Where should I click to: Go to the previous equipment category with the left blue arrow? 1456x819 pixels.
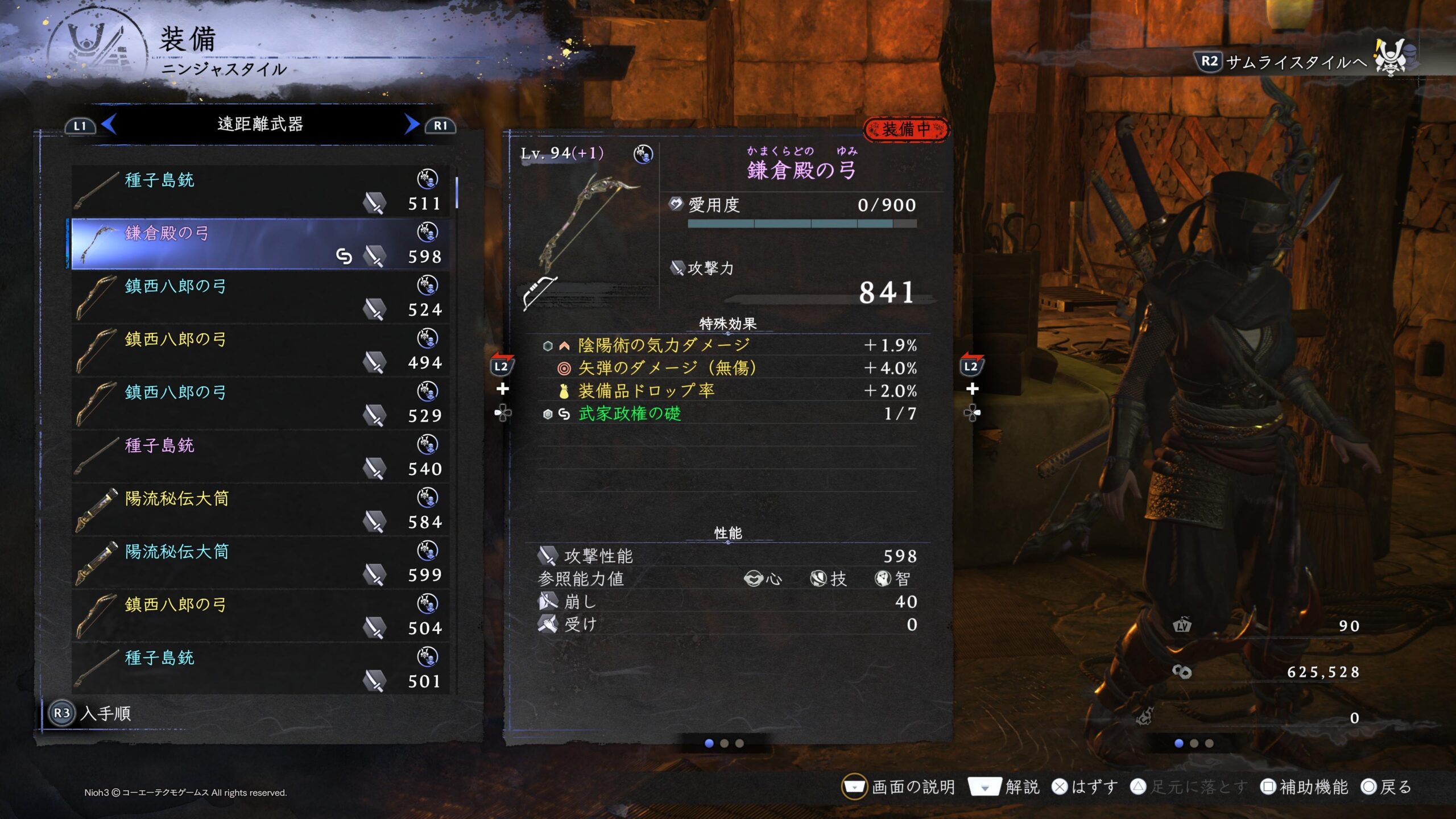pyautogui.click(x=109, y=125)
